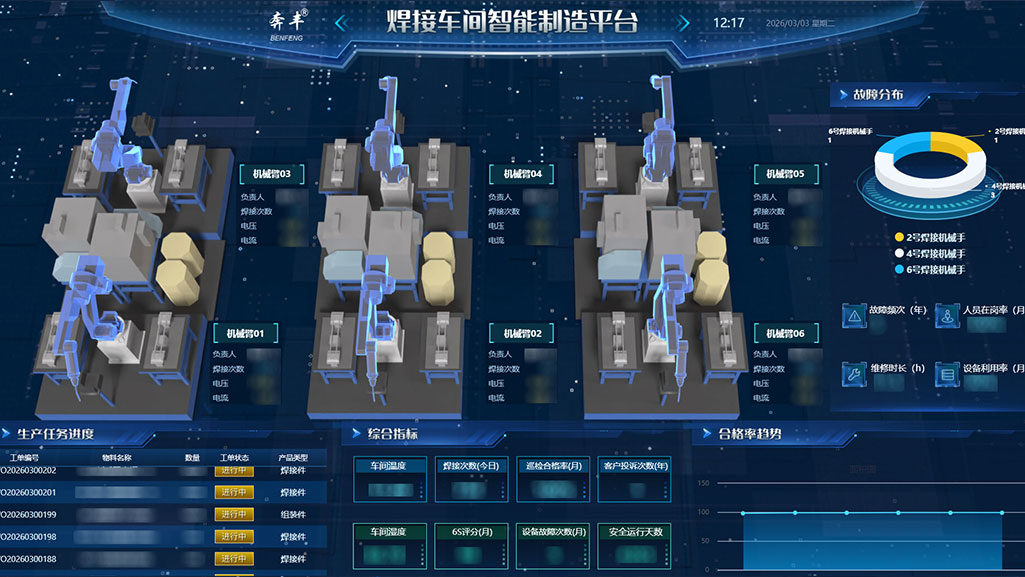1025x577 pixels.
Task: Select the 机械臂05 label
Action: click(785, 174)
